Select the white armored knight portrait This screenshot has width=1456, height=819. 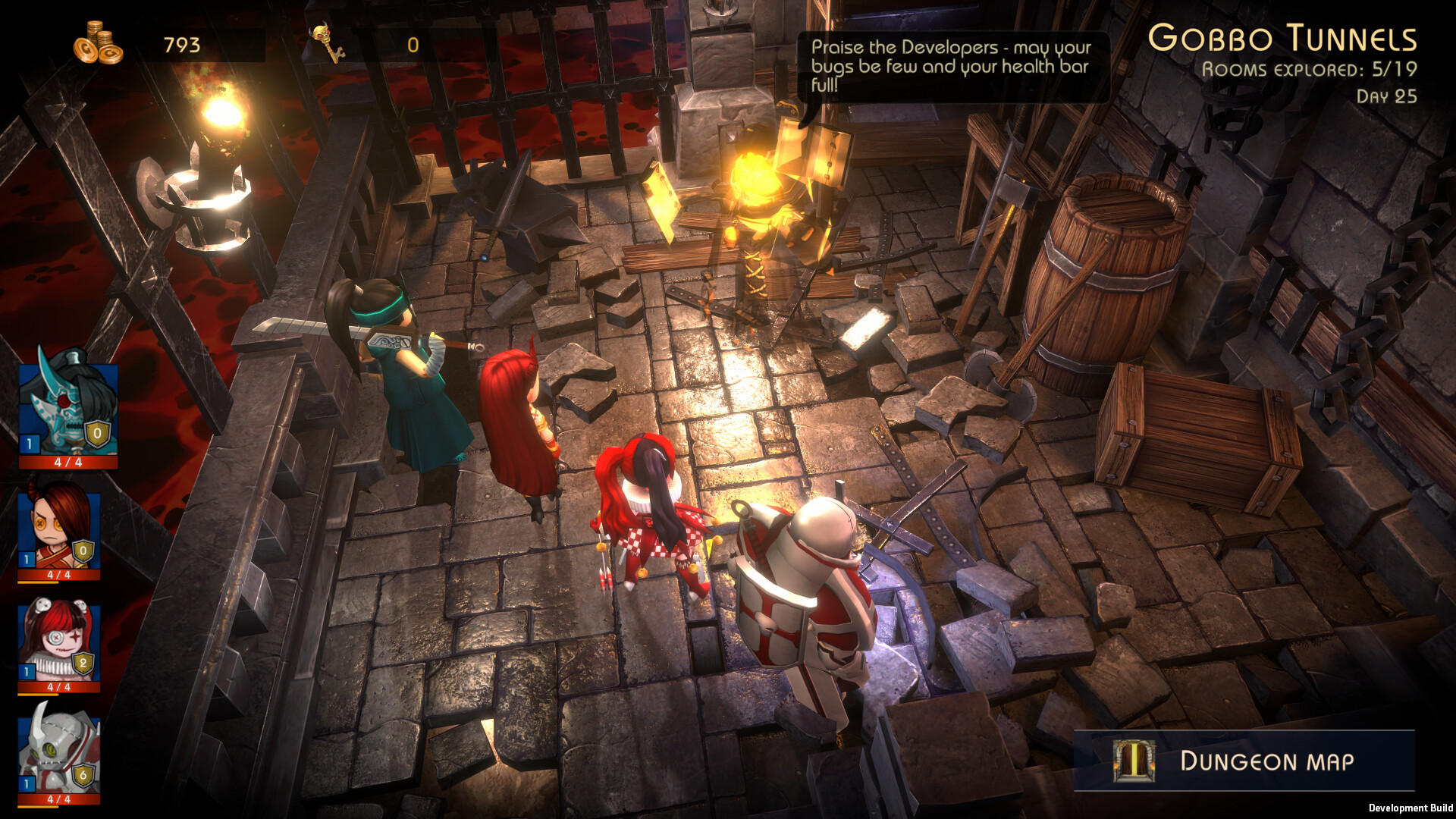(x=58, y=752)
